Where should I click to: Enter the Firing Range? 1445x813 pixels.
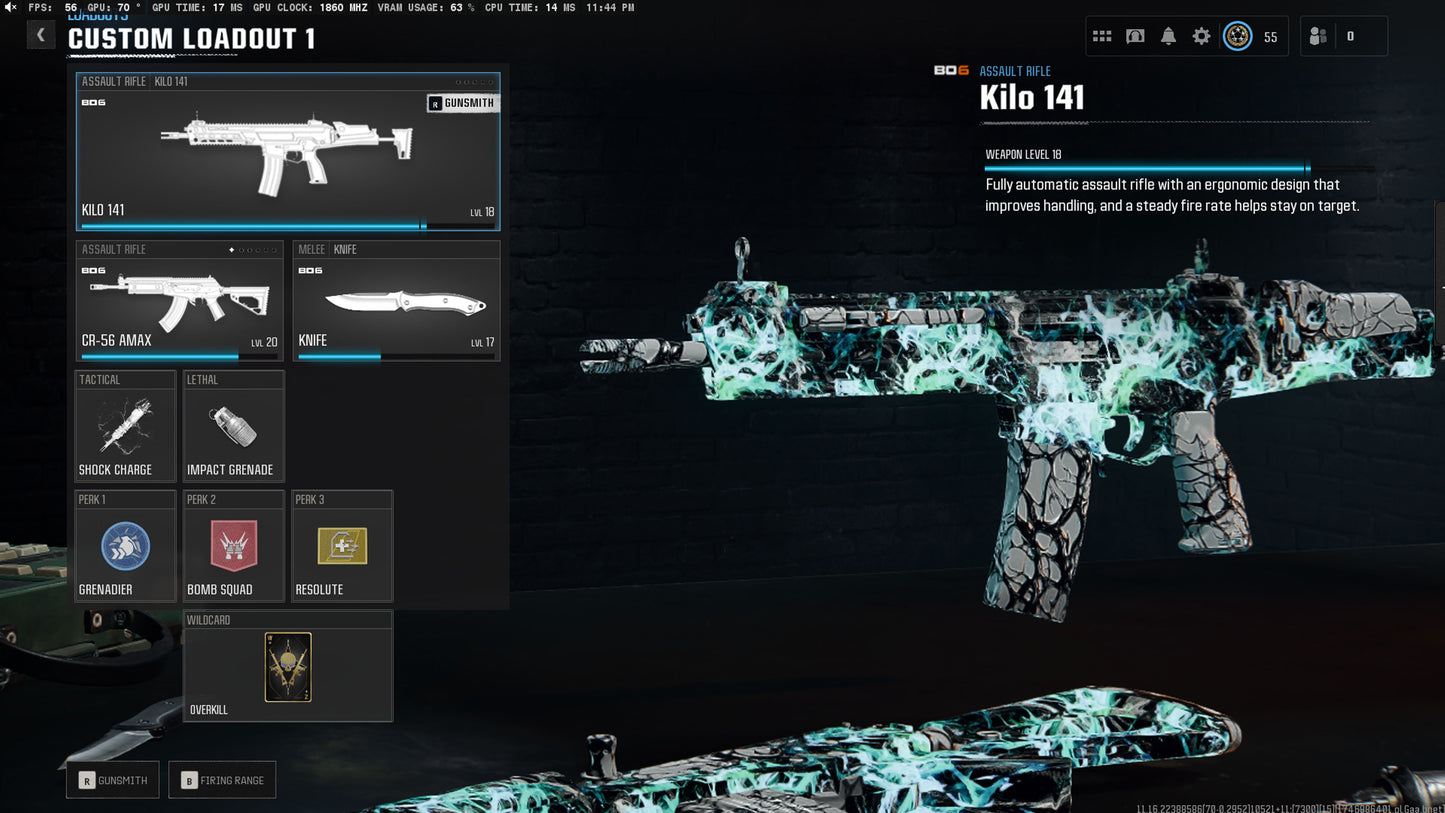pos(222,780)
